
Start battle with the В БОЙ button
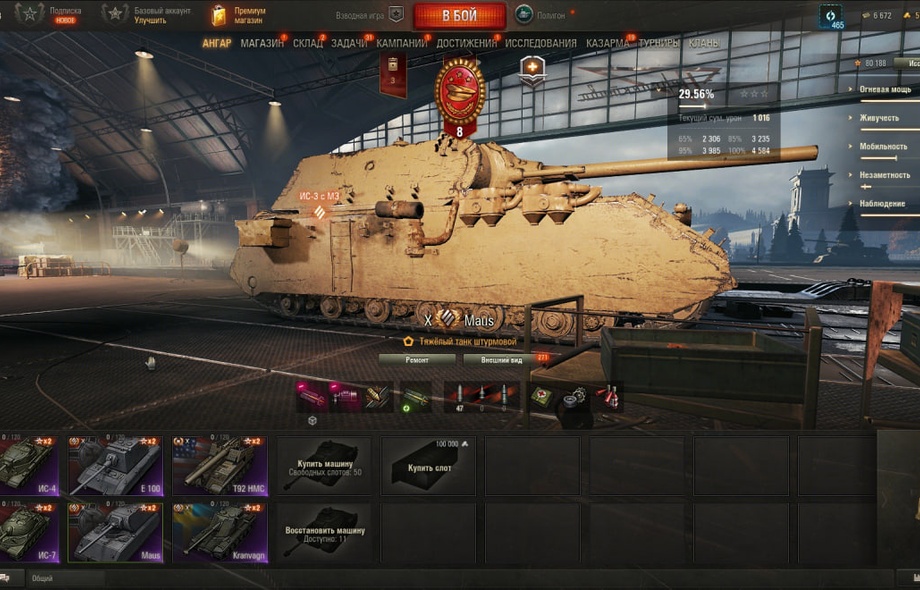[x=459, y=16]
